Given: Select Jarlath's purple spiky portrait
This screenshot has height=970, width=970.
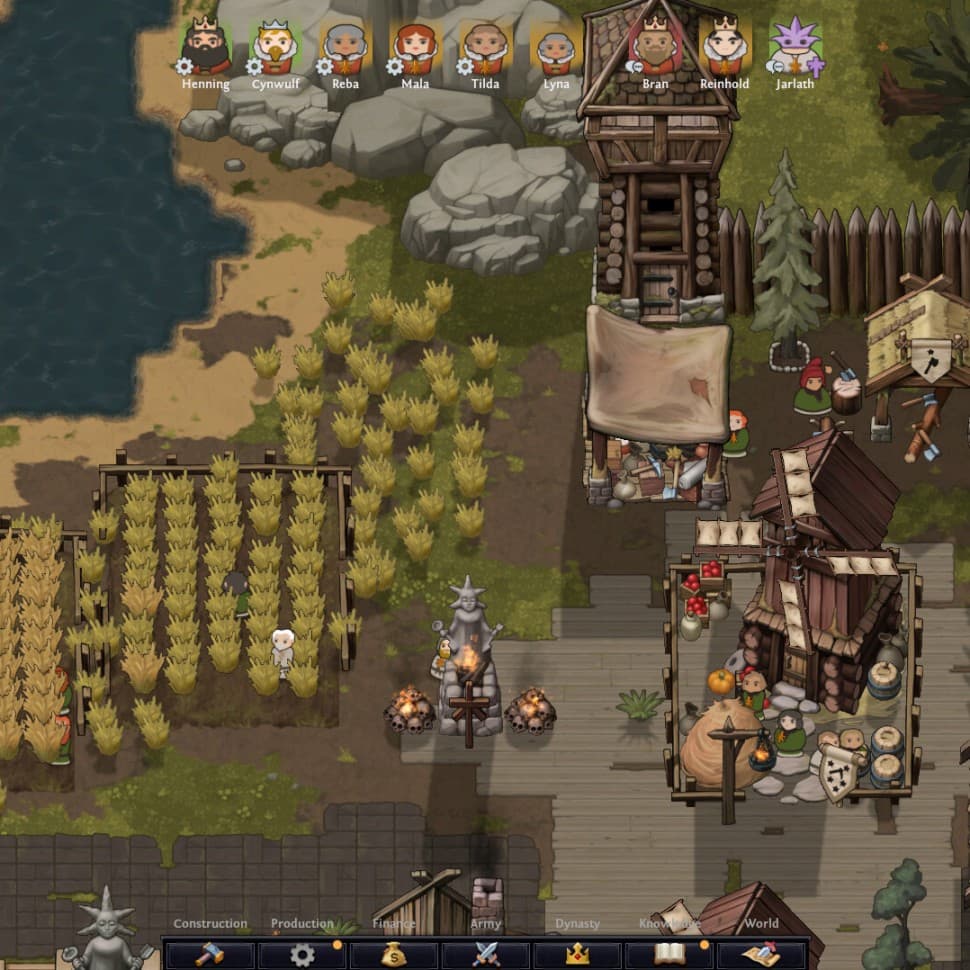Looking at the screenshot, I should (795, 47).
